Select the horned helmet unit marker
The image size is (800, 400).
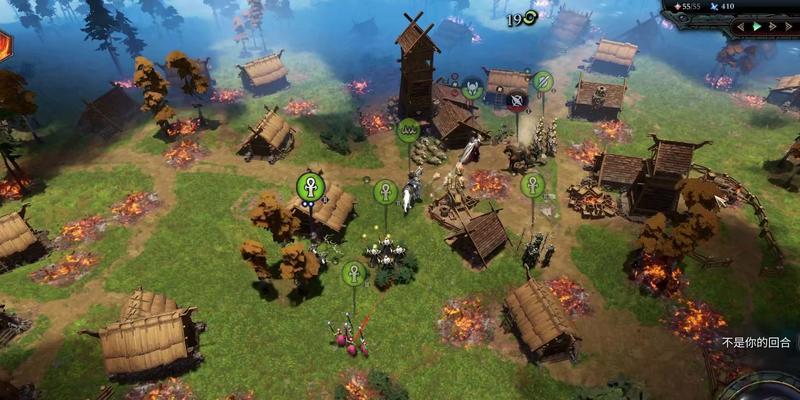(472, 90)
